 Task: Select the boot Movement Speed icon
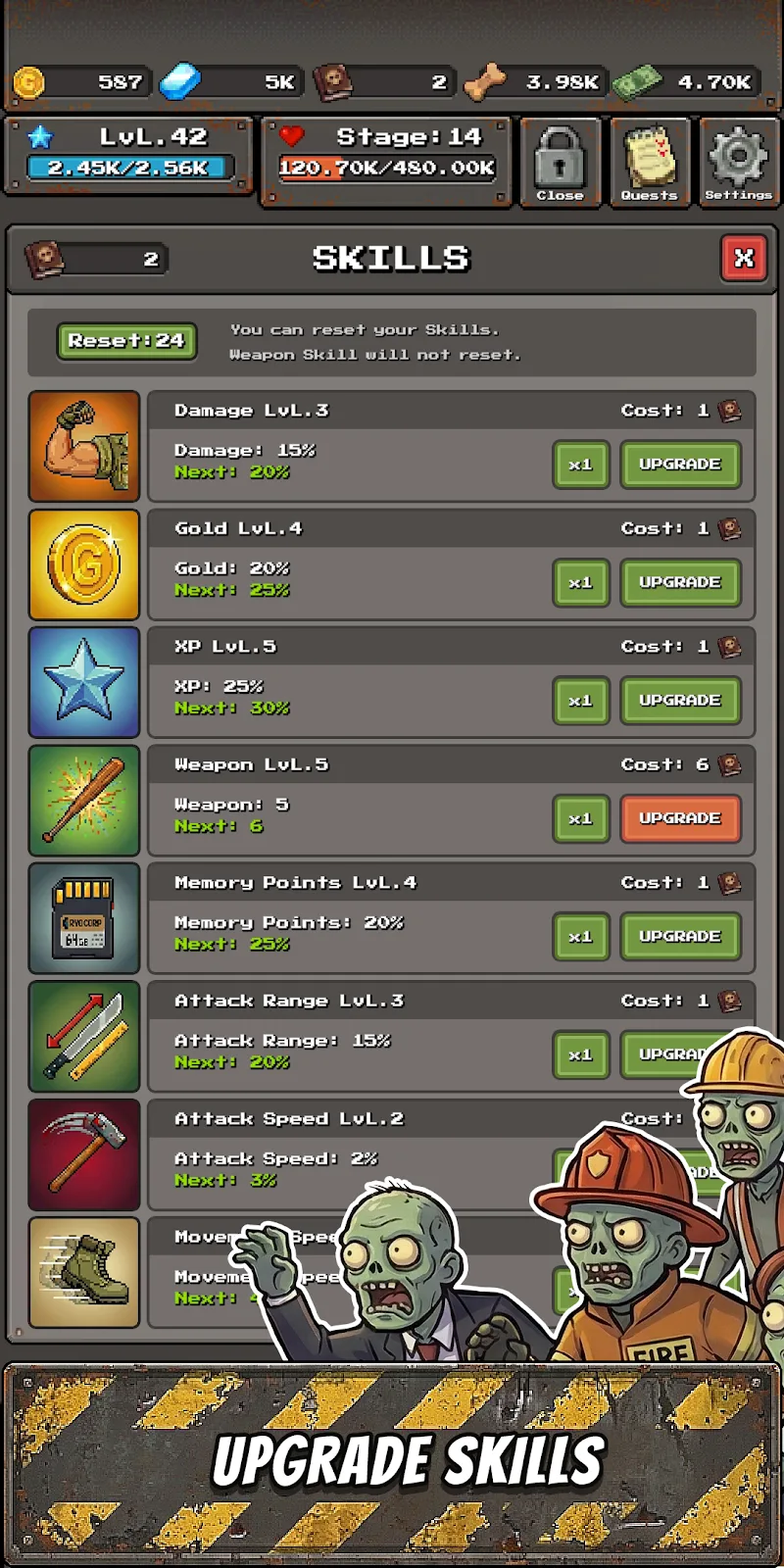pyautogui.click(x=84, y=1272)
